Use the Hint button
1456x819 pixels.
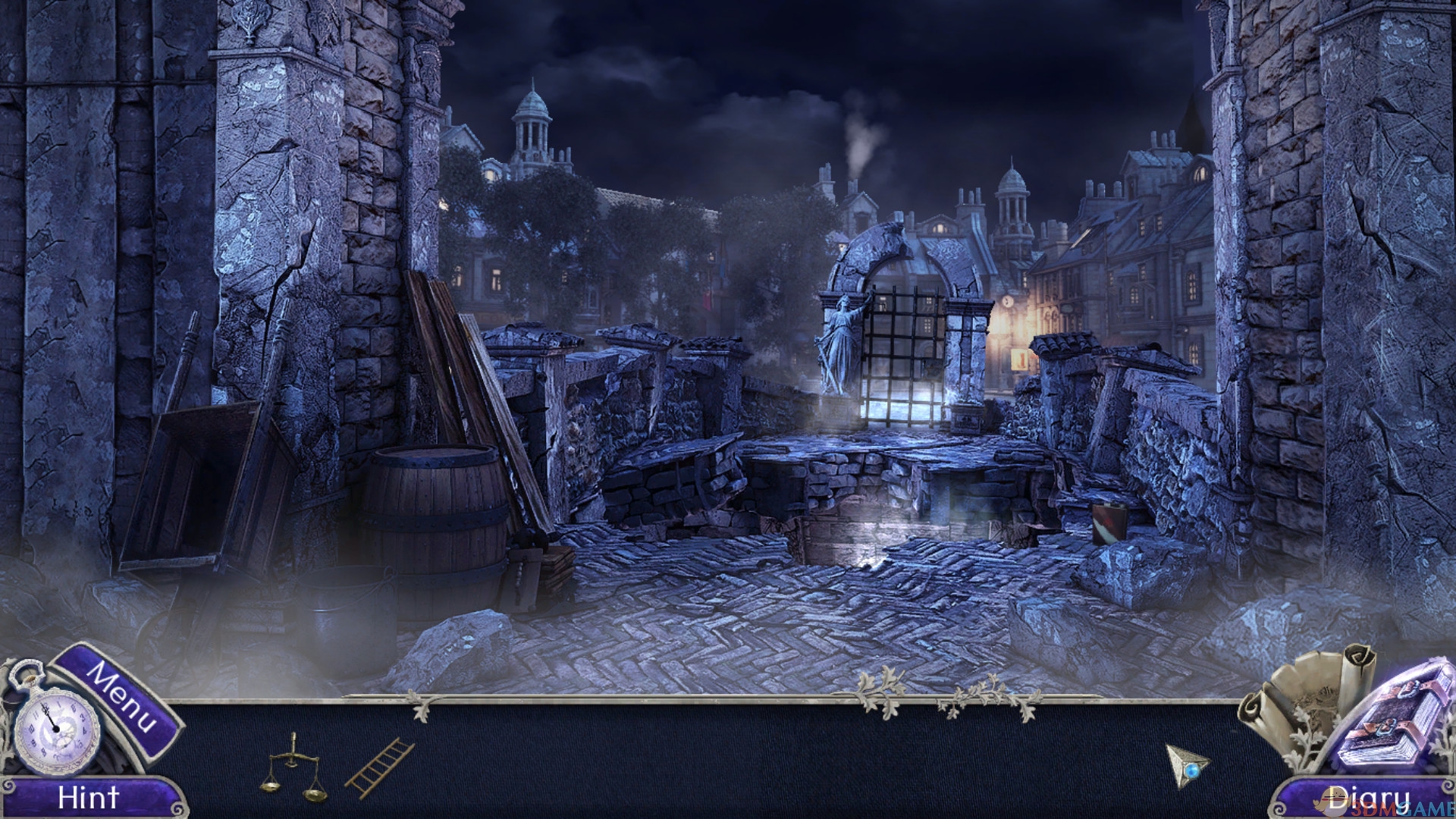(89, 798)
